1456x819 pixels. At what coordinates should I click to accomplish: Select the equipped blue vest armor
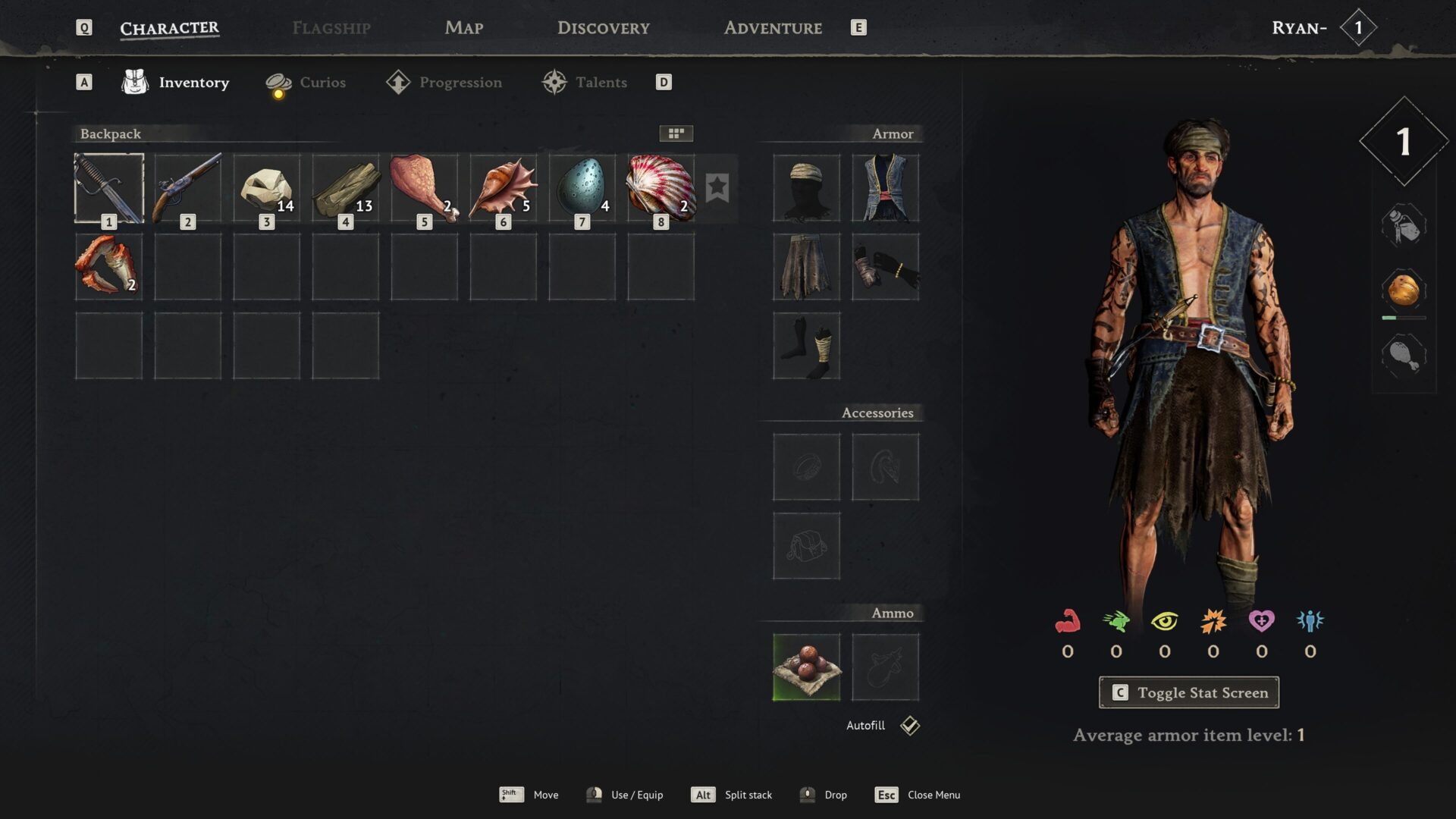tap(885, 188)
